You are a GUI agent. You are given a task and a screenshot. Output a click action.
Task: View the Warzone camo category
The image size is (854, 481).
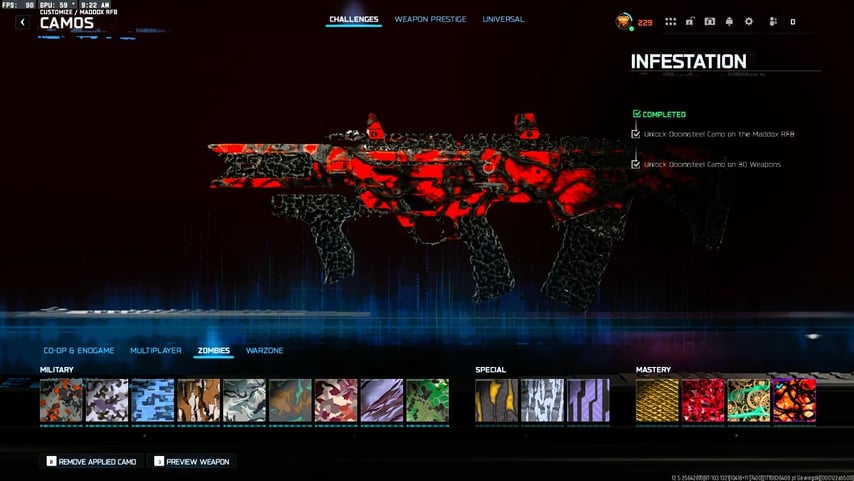click(x=265, y=351)
